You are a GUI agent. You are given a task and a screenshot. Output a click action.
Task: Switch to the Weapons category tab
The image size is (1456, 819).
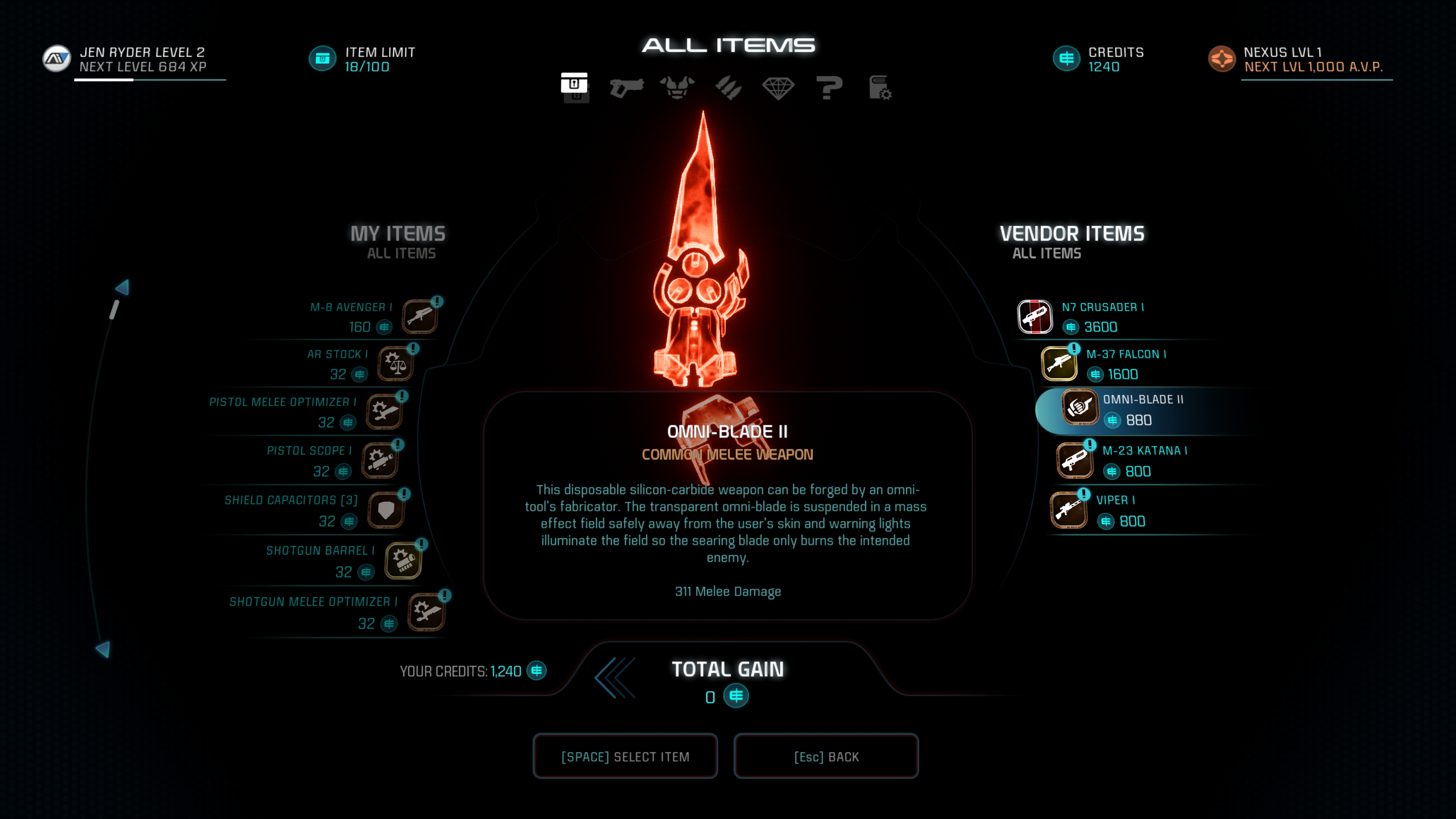pyautogui.click(x=626, y=88)
